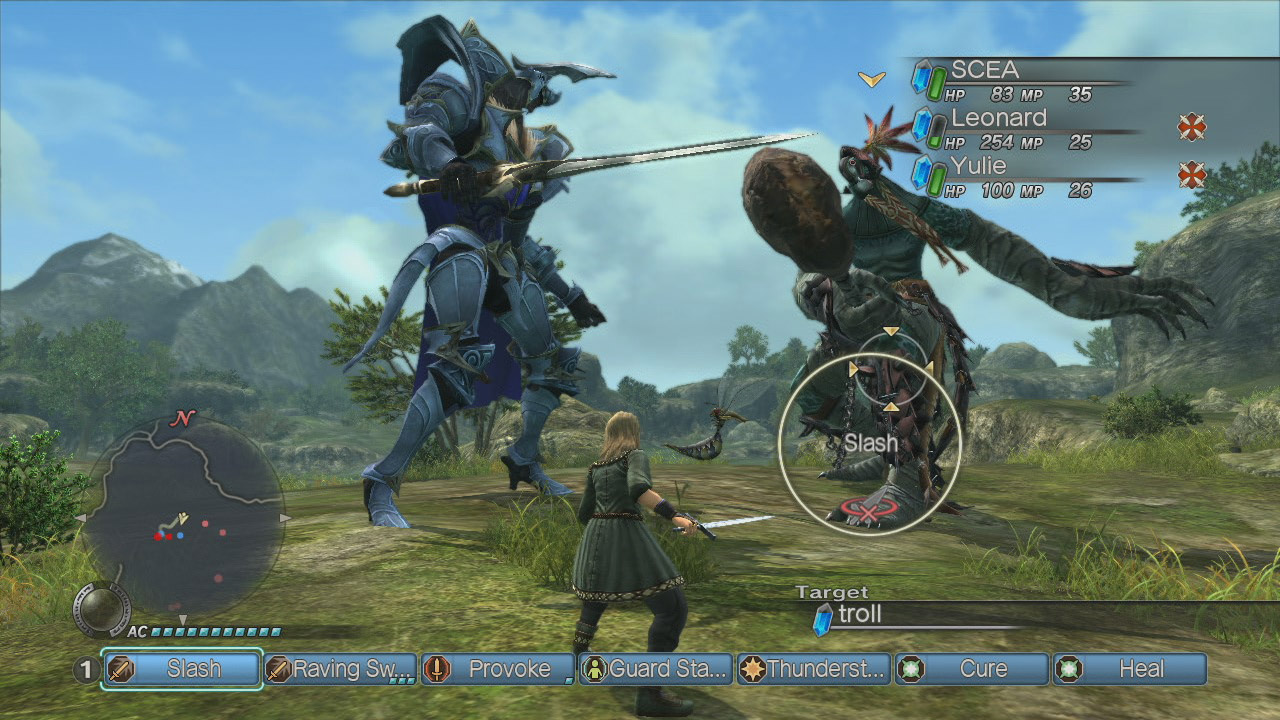Select the Provoke command
The height and width of the screenshot is (720, 1280).
pyautogui.click(x=498, y=669)
